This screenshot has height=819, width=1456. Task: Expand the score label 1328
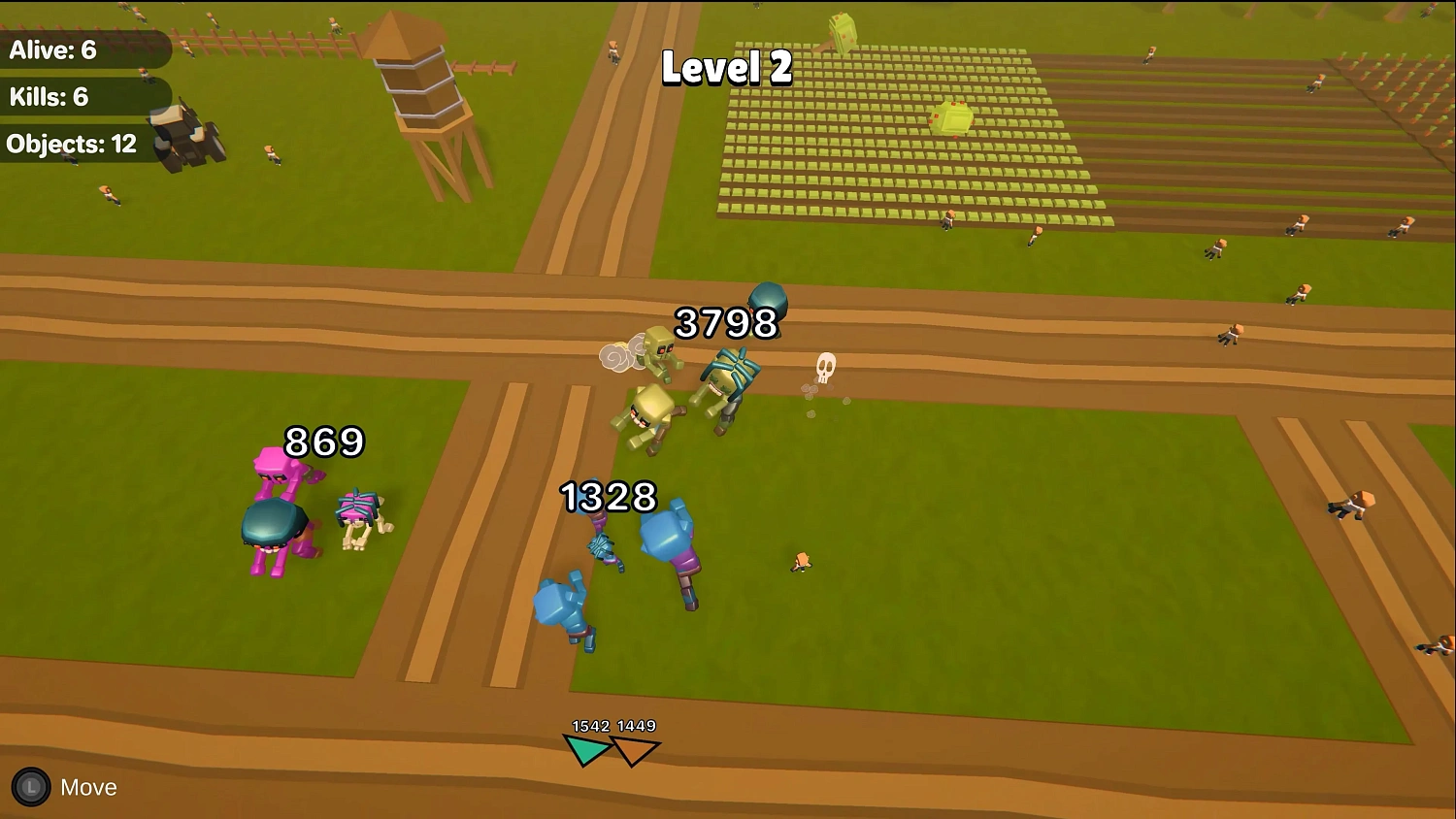tap(608, 498)
